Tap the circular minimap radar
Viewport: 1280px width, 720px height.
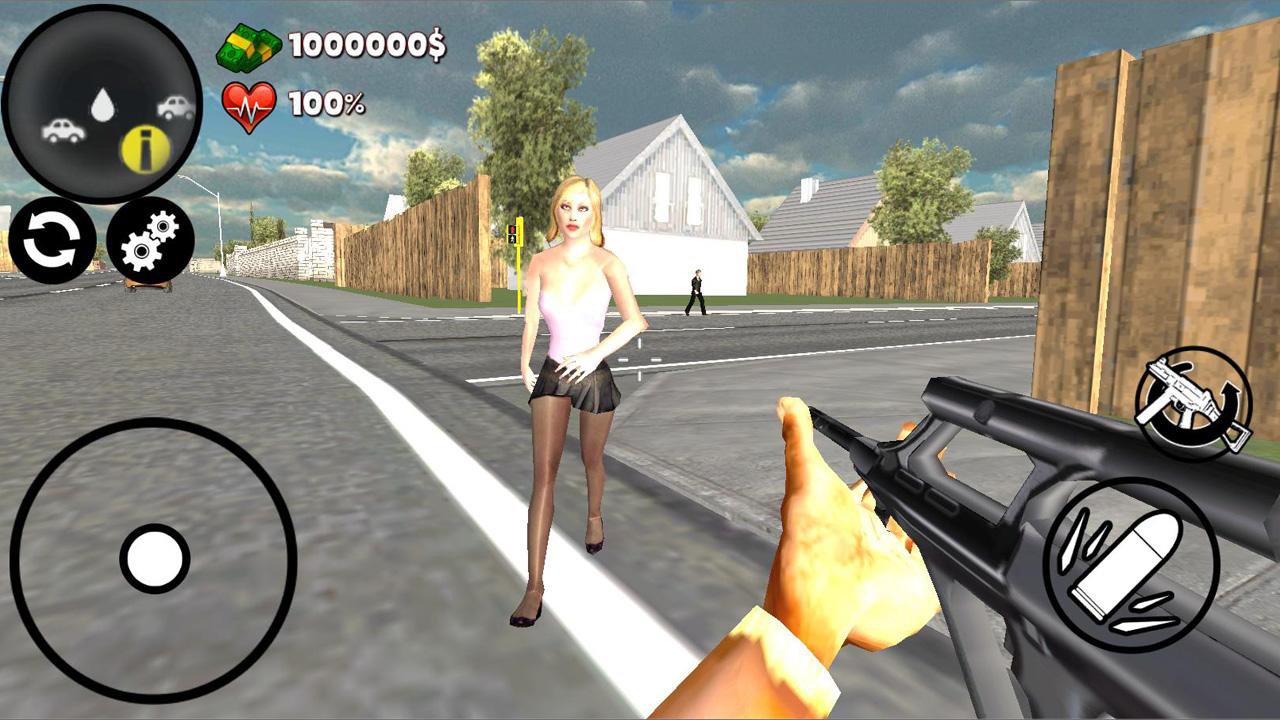tap(102, 104)
